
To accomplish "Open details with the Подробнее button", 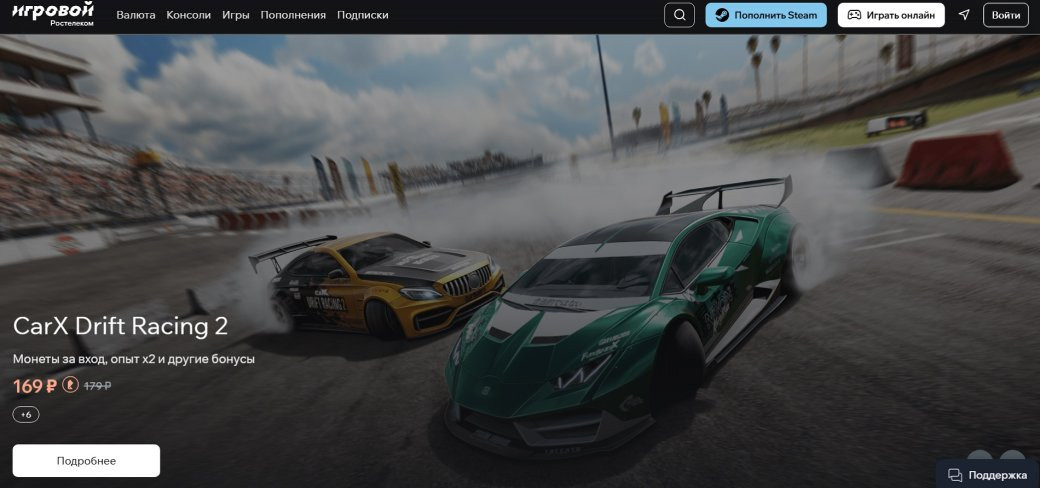I will (86, 461).
